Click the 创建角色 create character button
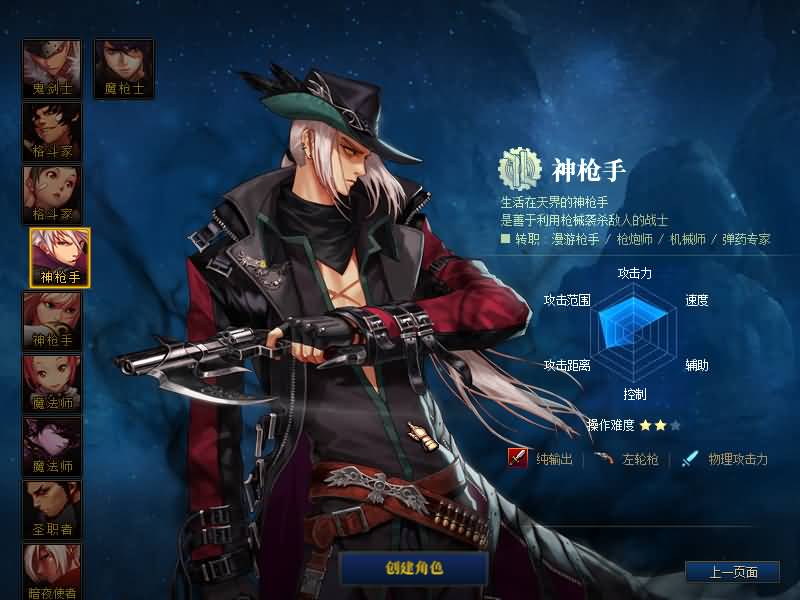 tap(414, 568)
